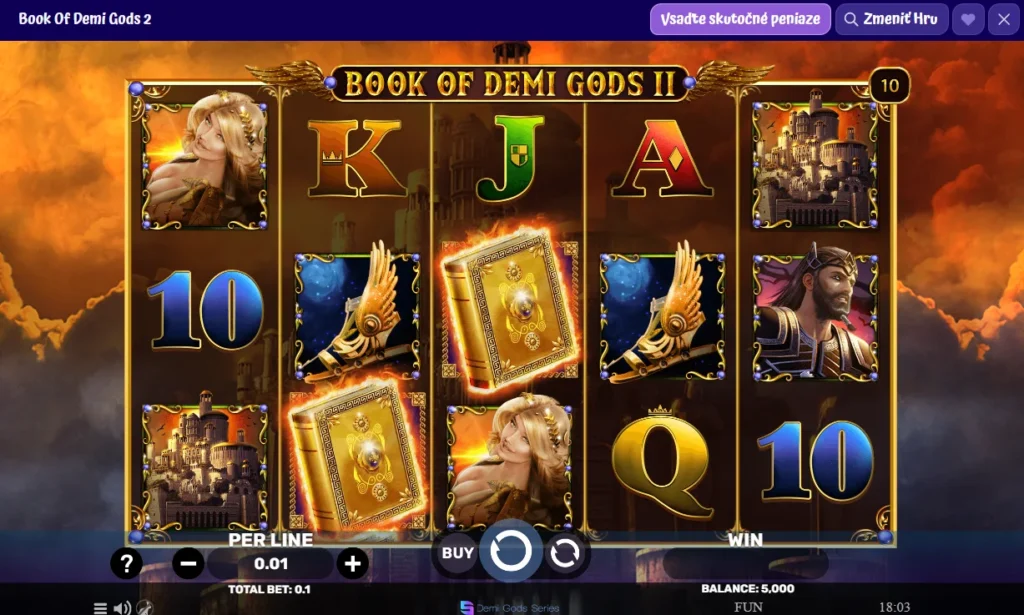Open the hamburger menu at bottom left

pos(100,607)
